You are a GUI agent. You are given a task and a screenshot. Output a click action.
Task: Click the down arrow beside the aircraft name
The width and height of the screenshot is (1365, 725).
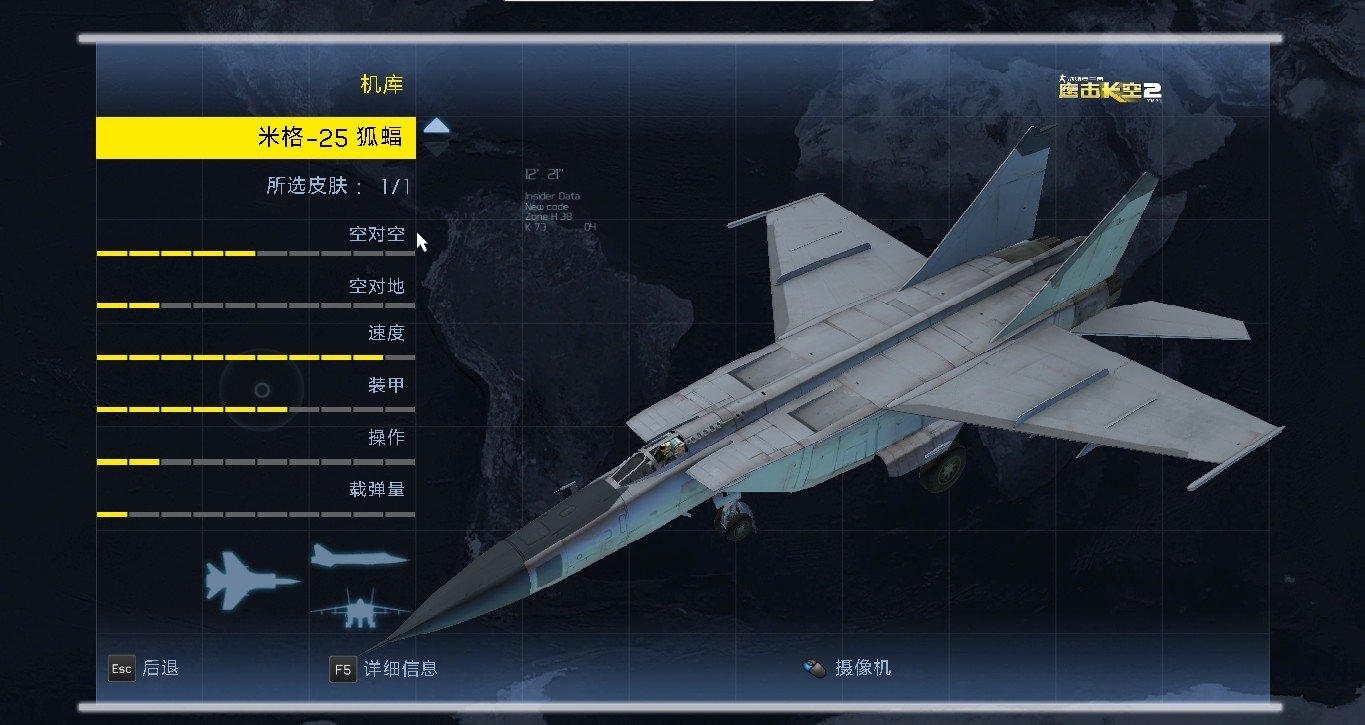tap(437, 149)
